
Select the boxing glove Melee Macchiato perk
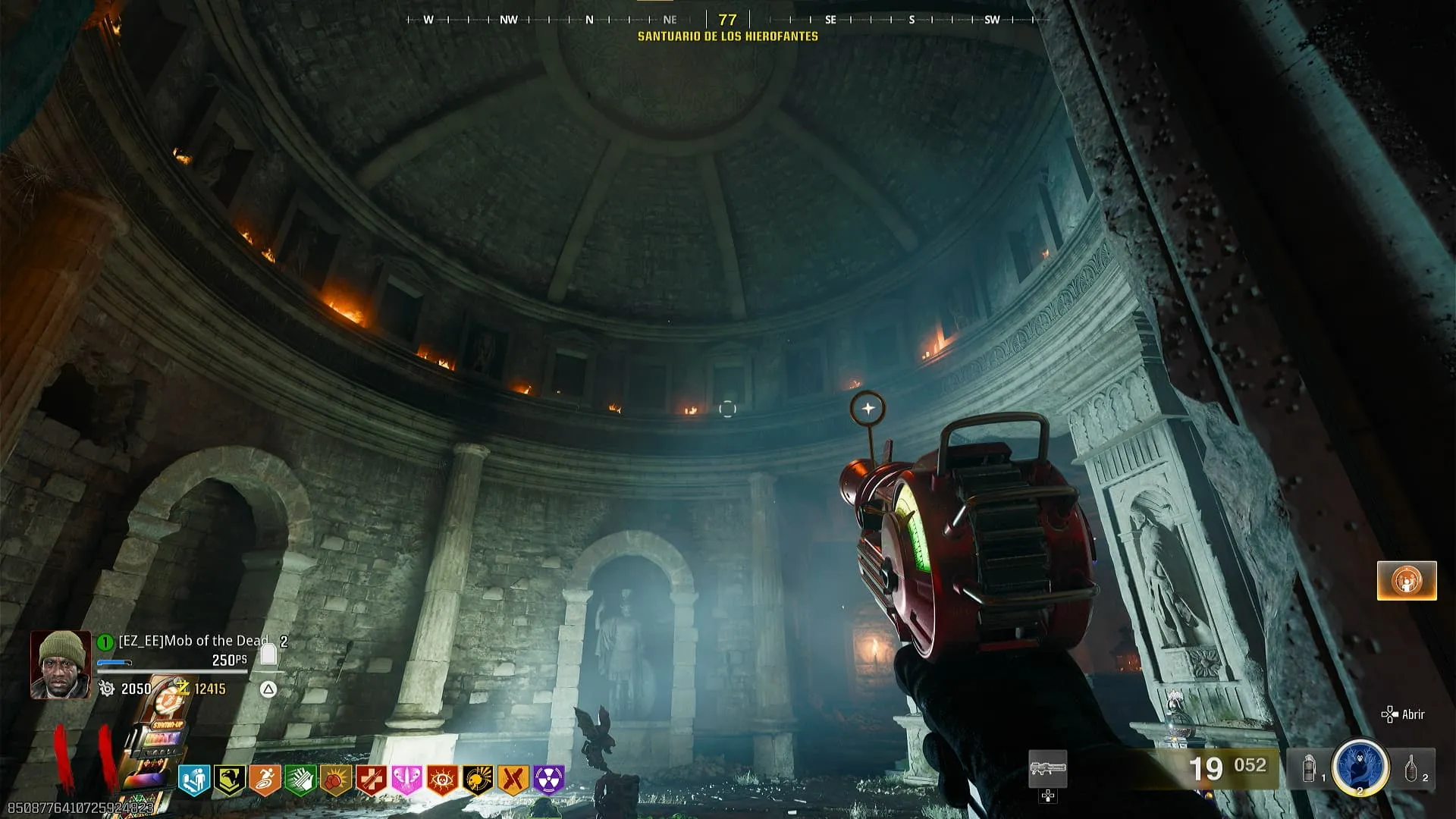pos(336,780)
